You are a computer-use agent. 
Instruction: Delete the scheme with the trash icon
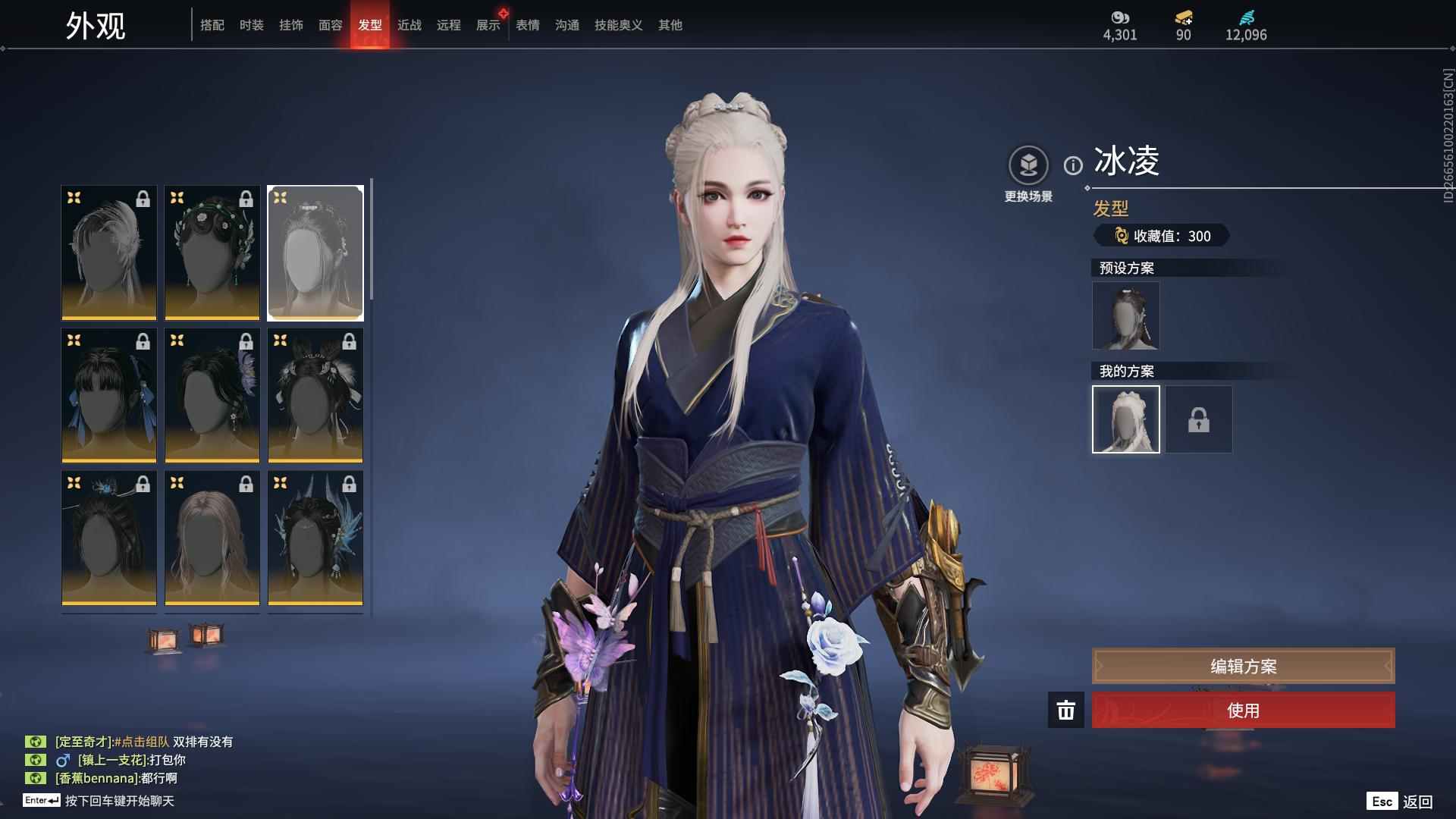(x=1065, y=711)
